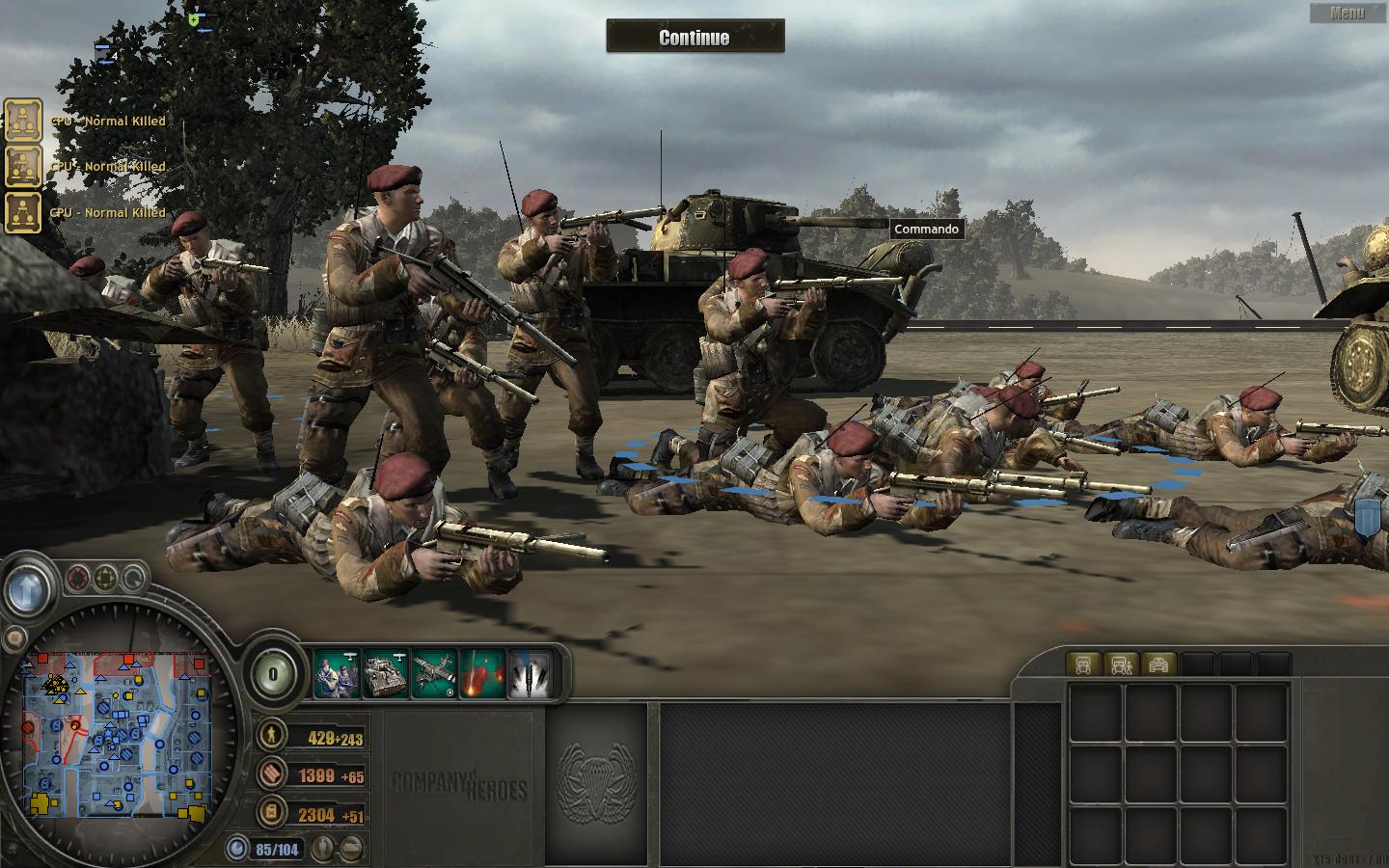
Task: Switch to the truck-only tab
Action: point(1083,665)
